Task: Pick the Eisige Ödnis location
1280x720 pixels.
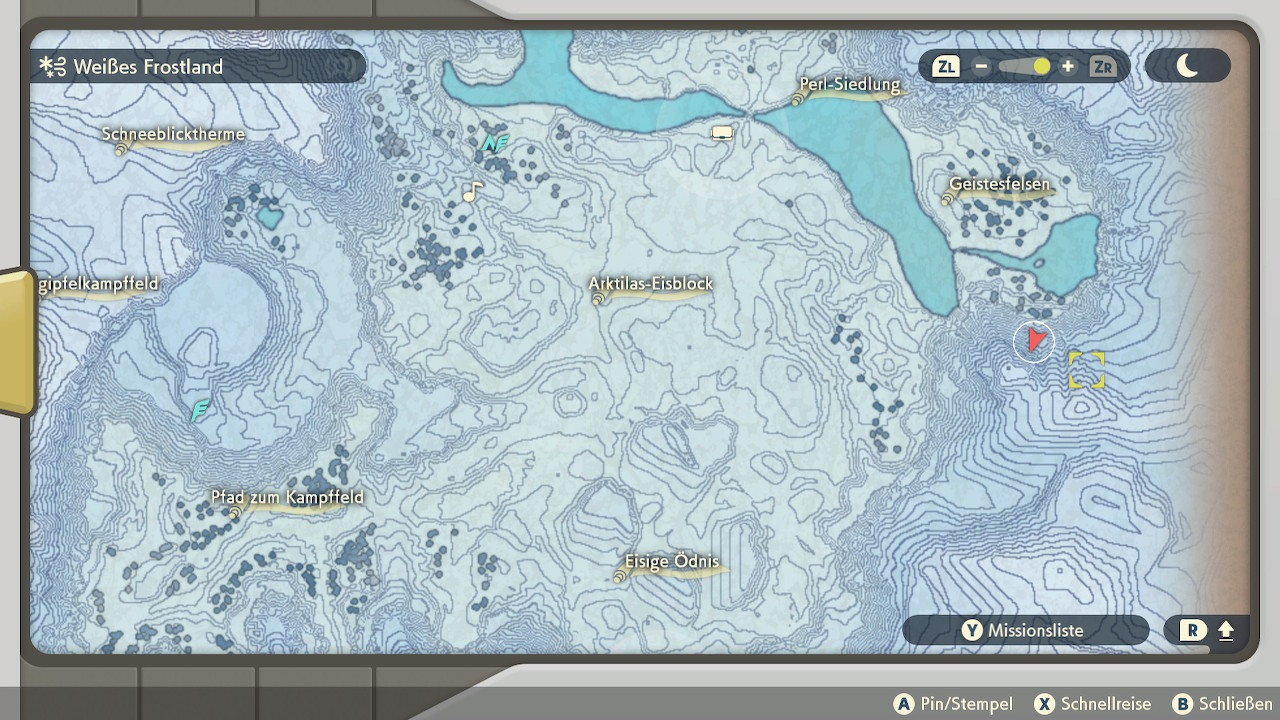Action: (x=671, y=563)
